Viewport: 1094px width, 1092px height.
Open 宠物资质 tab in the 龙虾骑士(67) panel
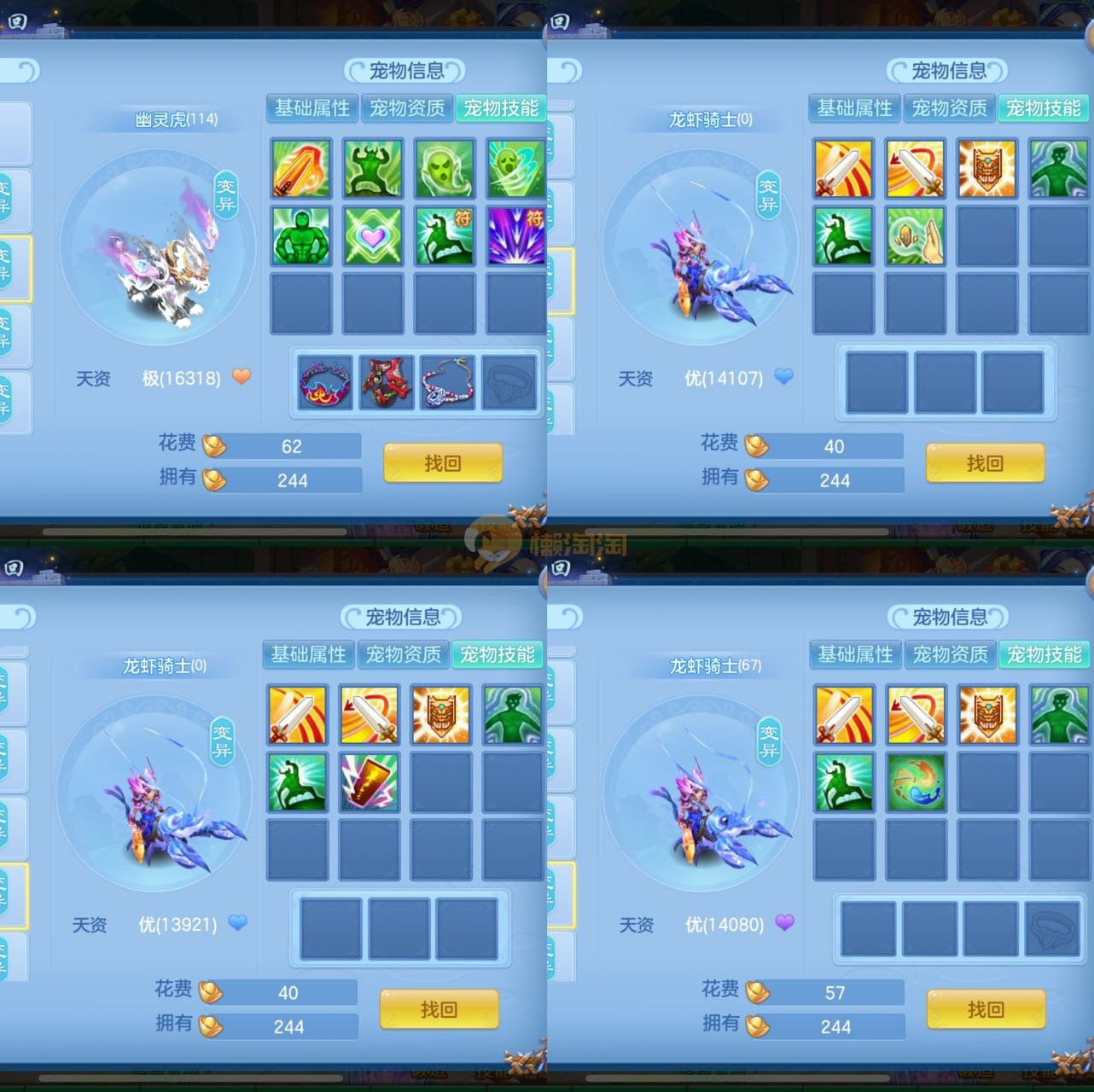point(950,654)
